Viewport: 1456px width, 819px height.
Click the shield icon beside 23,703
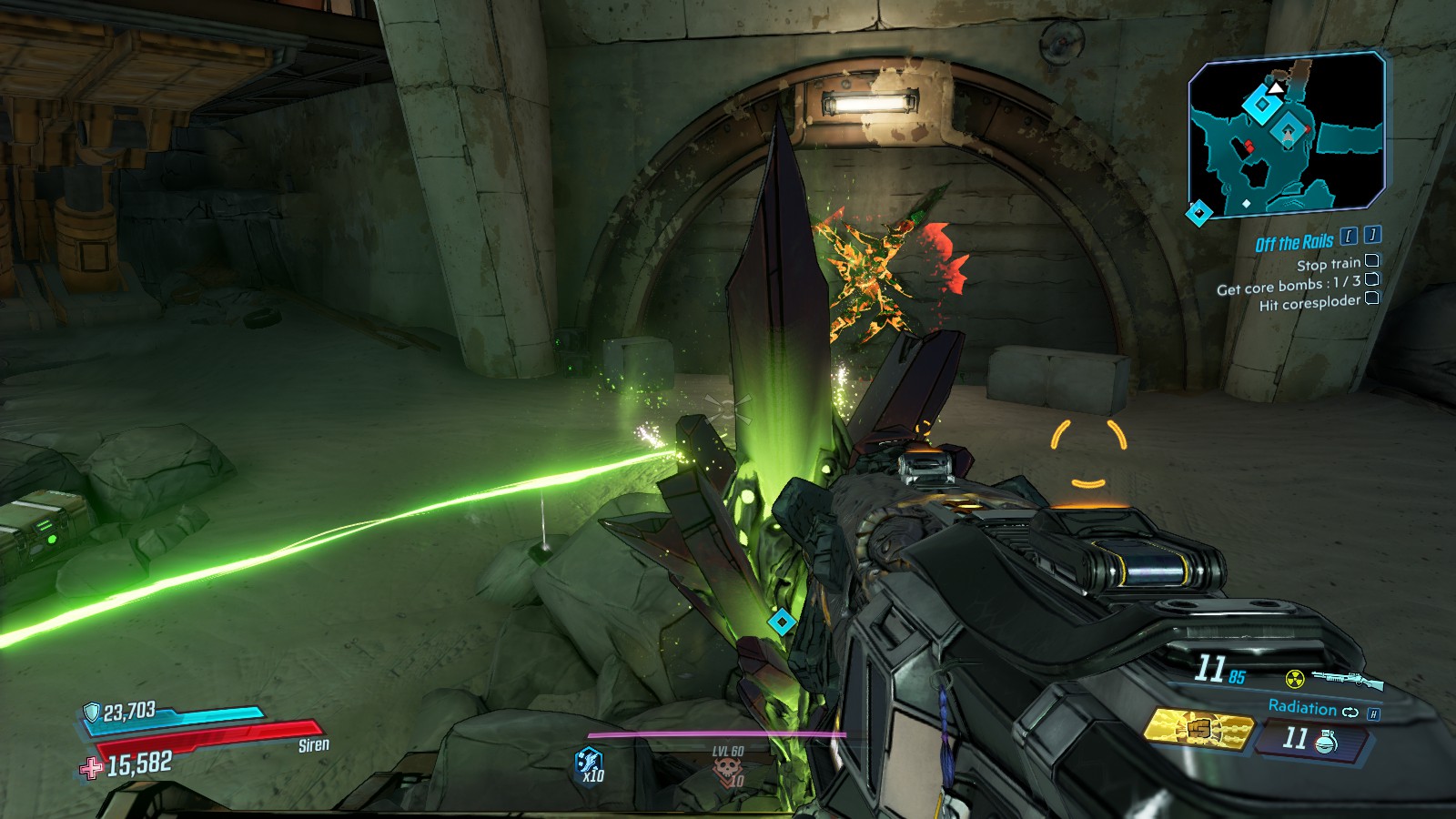tap(91, 712)
